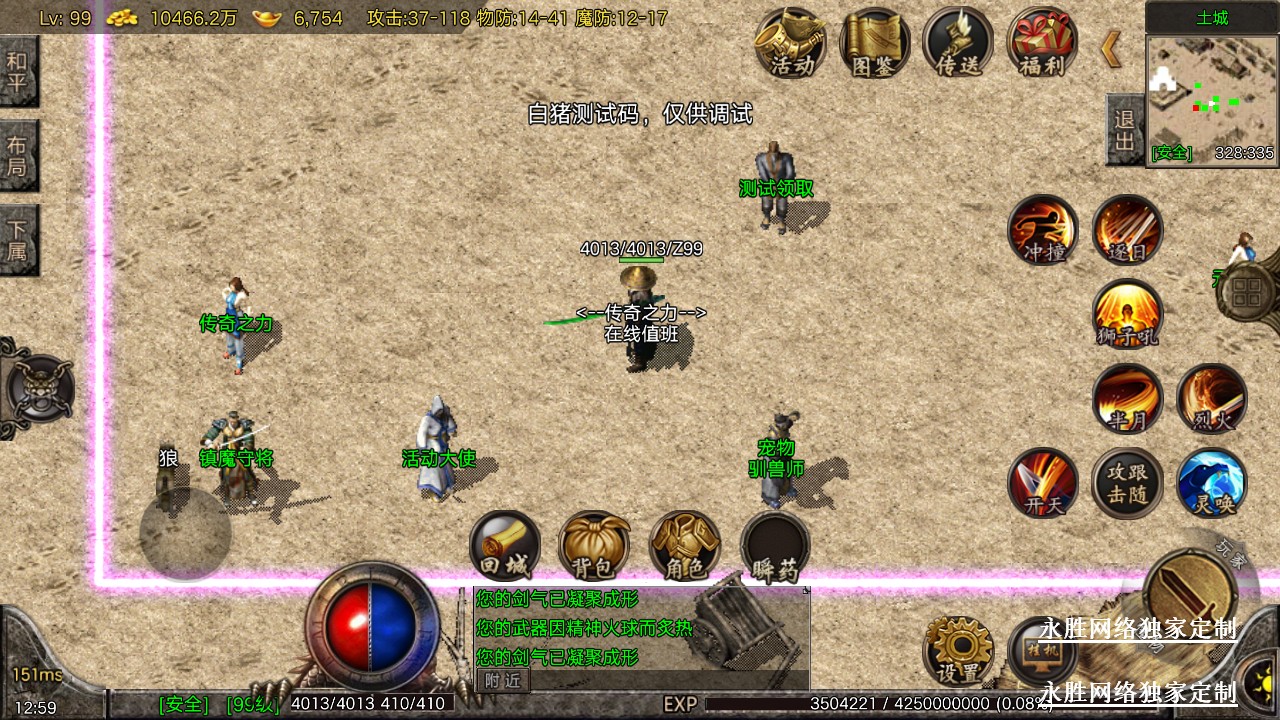This screenshot has width=1280, height=720.
Task: Open the 背包 bag inventory
Action: [x=594, y=546]
